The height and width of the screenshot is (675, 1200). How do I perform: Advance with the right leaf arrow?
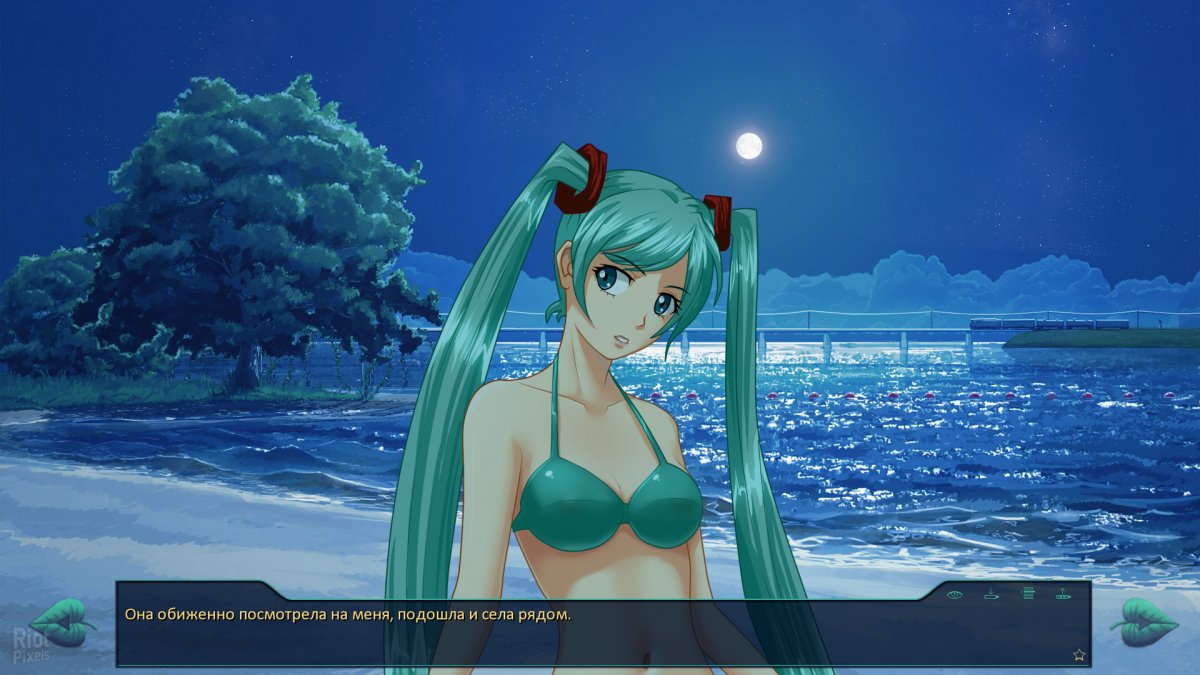pyautogui.click(x=1143, y=621)
